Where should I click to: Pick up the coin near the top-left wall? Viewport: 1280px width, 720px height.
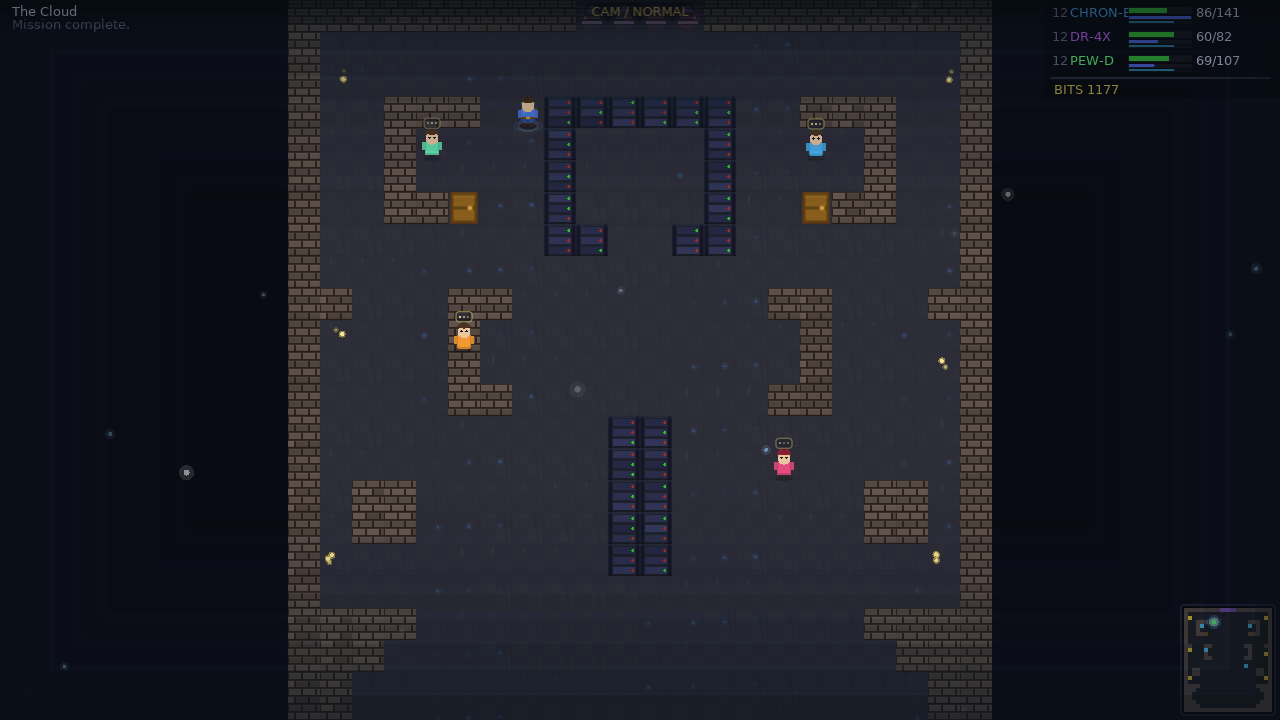point(343,78)
